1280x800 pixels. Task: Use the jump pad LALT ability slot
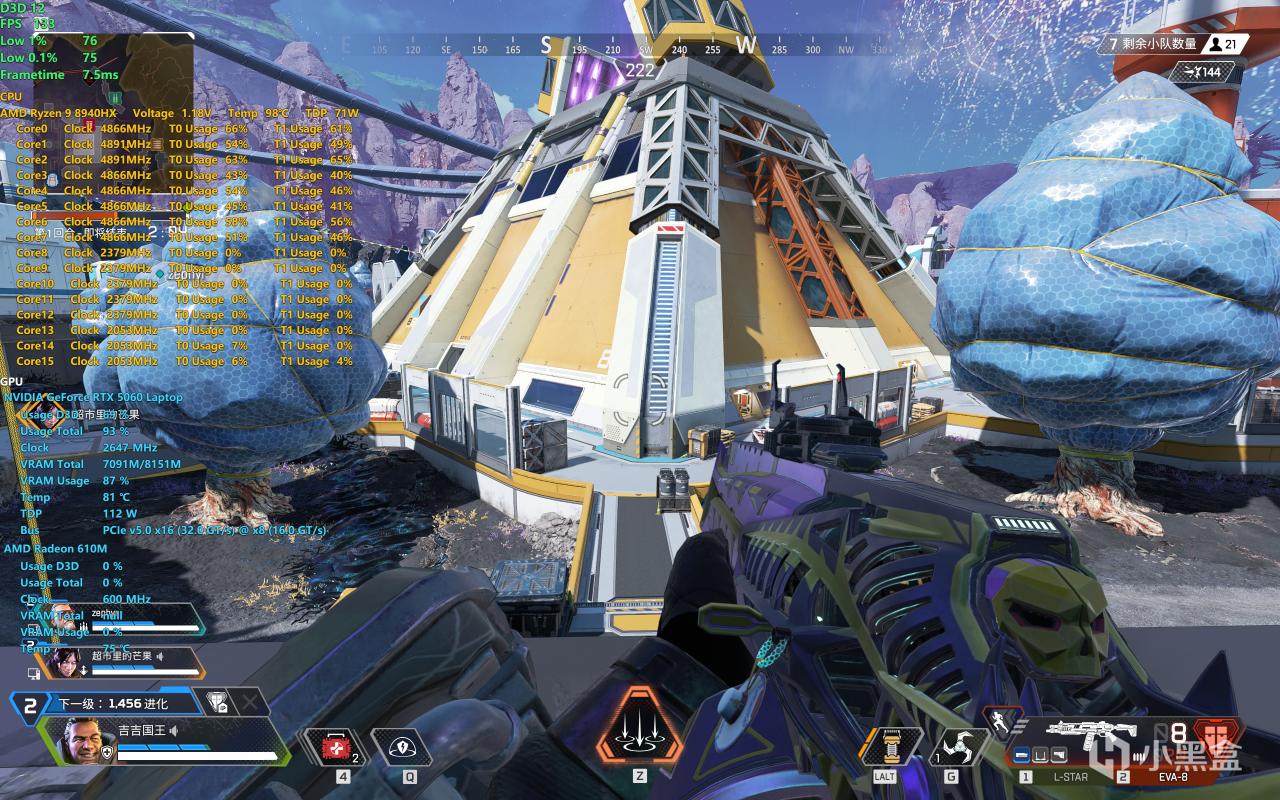[x=884, y=746]
